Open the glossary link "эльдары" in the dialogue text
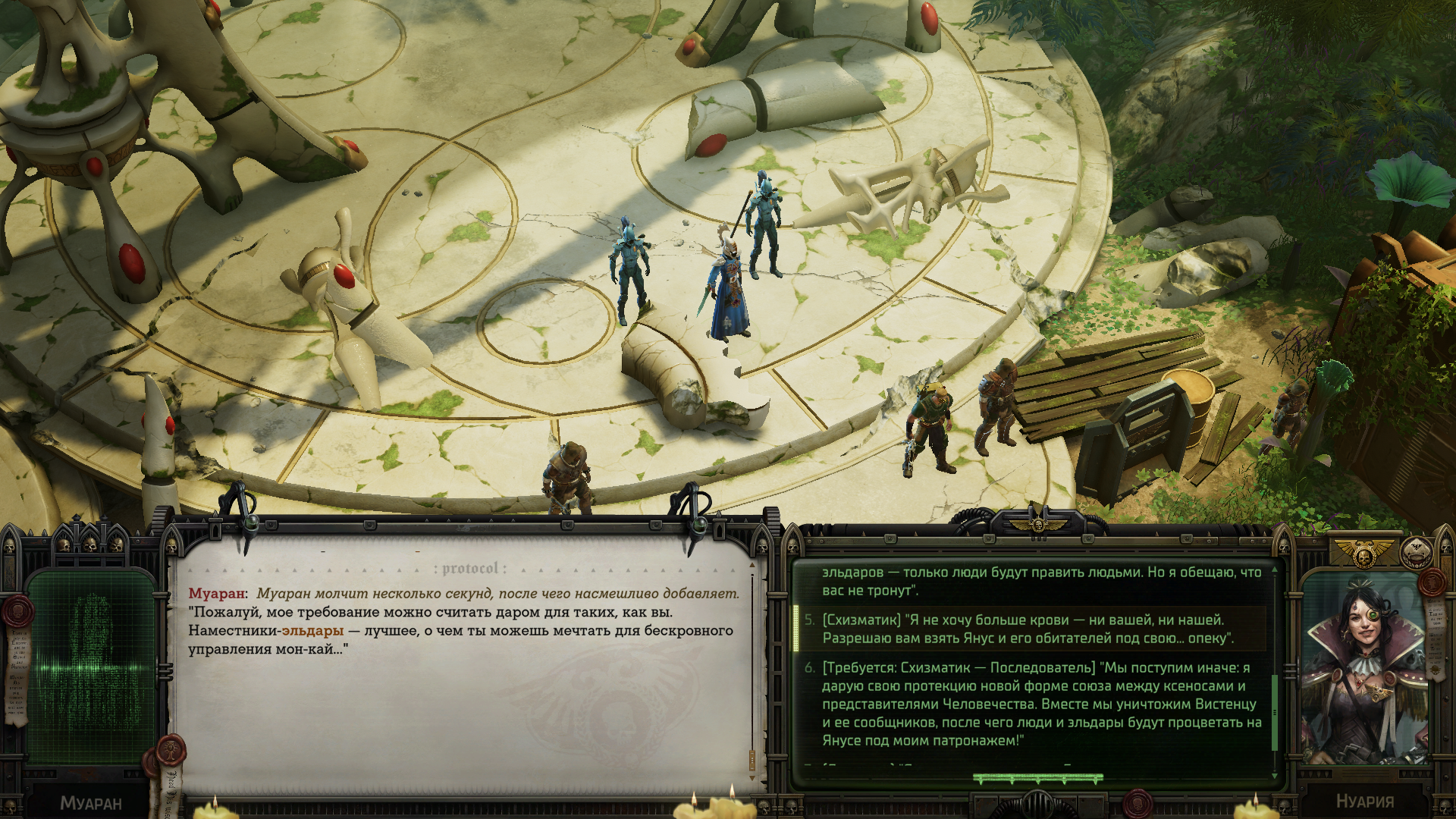 [312, 631]
